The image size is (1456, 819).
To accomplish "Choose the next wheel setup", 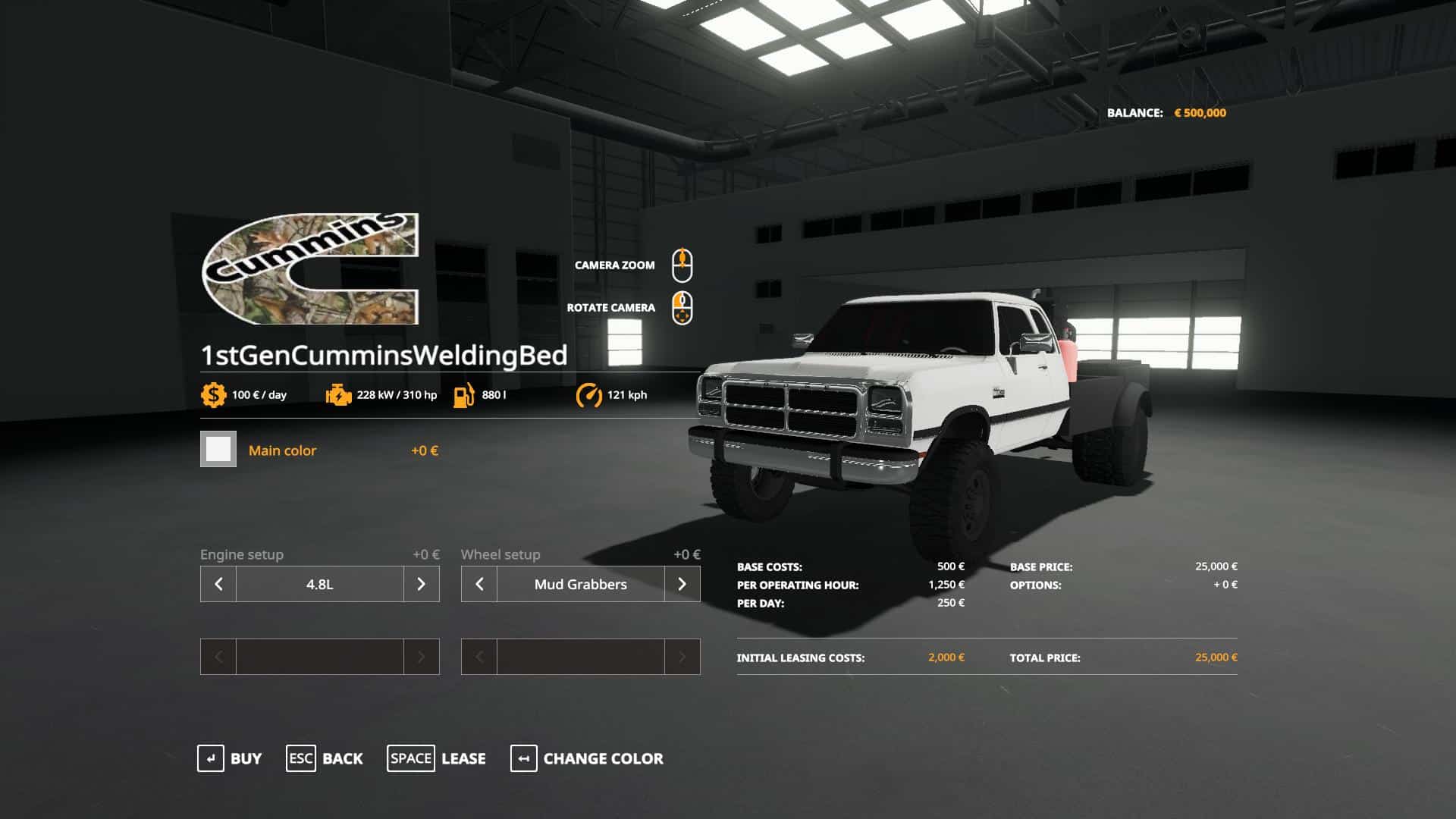I will coord(682,584).
